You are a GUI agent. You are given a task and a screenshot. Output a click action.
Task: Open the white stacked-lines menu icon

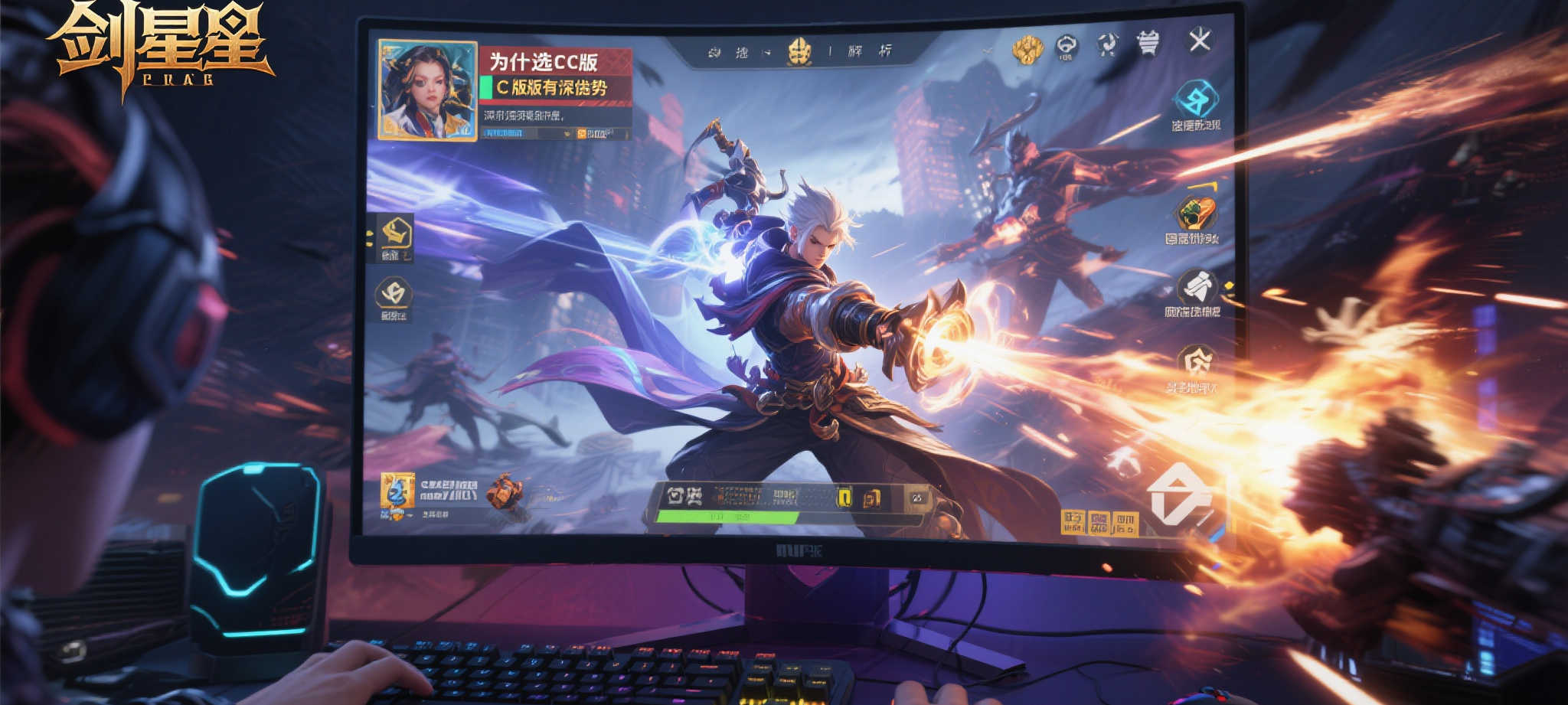pos(1147,43)
